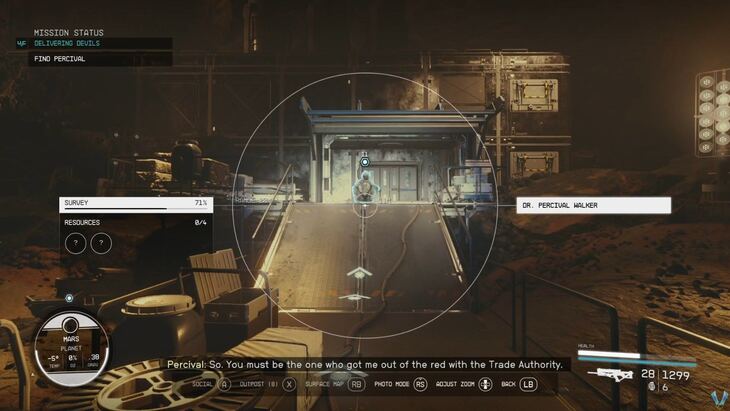Click the Mars planet compass widget
The height and width of the screenshot is (411, 730).
tap(71, 345)
